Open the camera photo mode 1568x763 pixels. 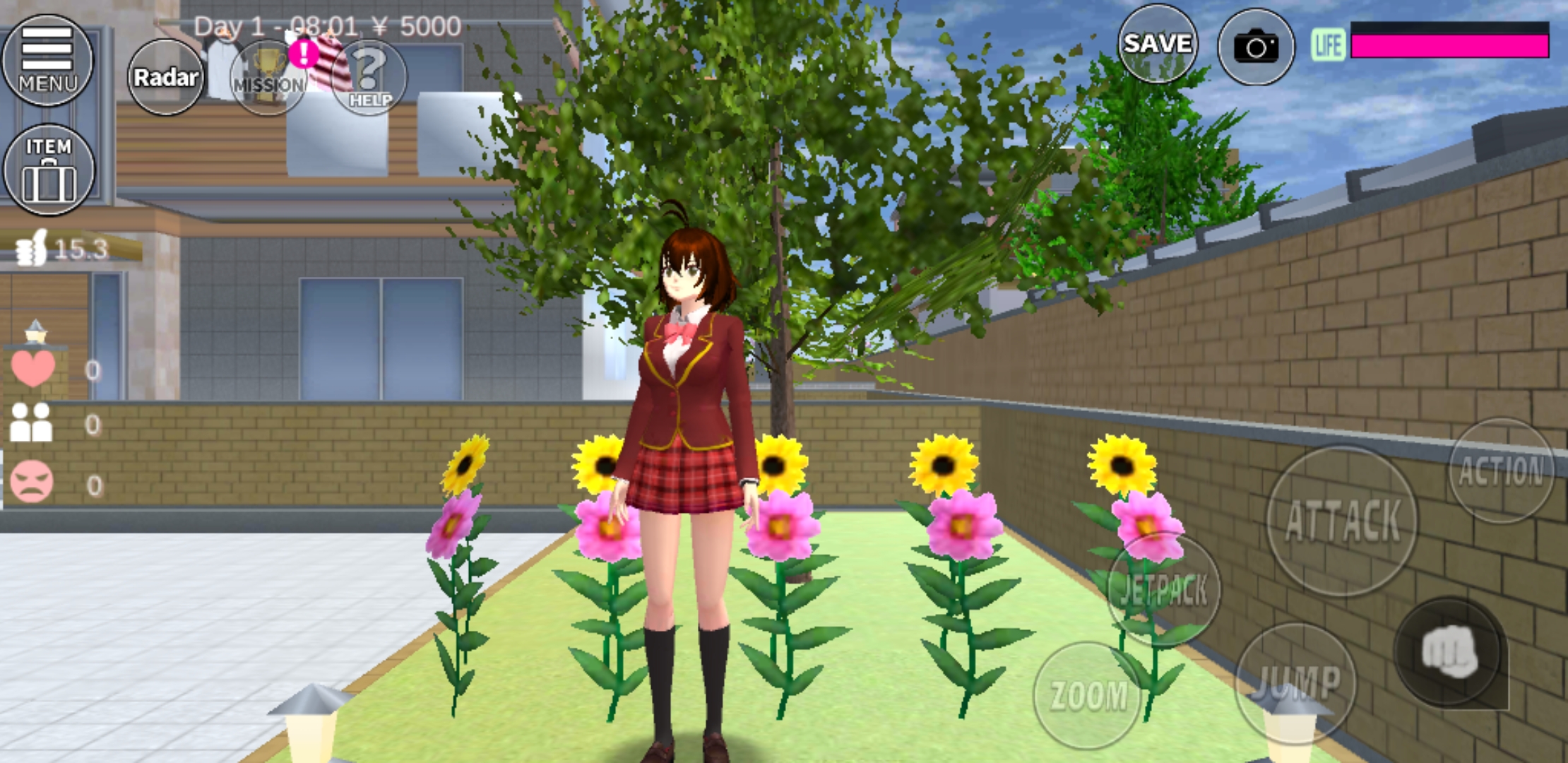1257,46
